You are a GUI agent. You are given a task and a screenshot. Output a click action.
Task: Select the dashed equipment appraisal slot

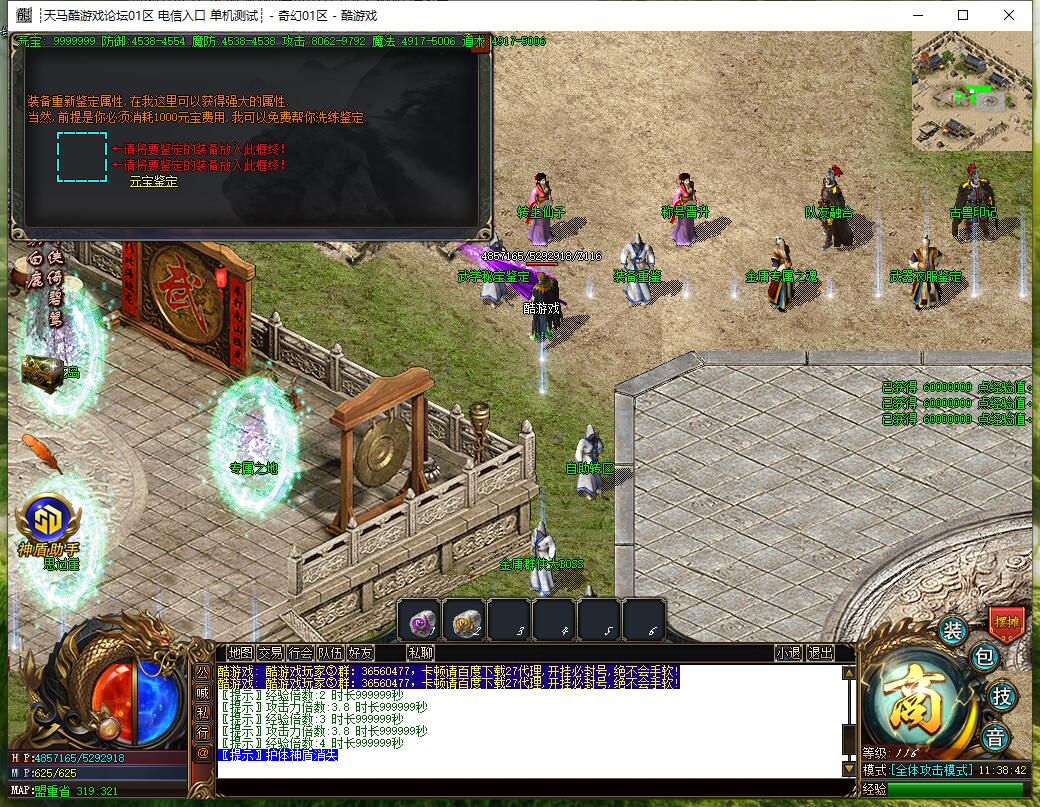[x=82, y=157]
